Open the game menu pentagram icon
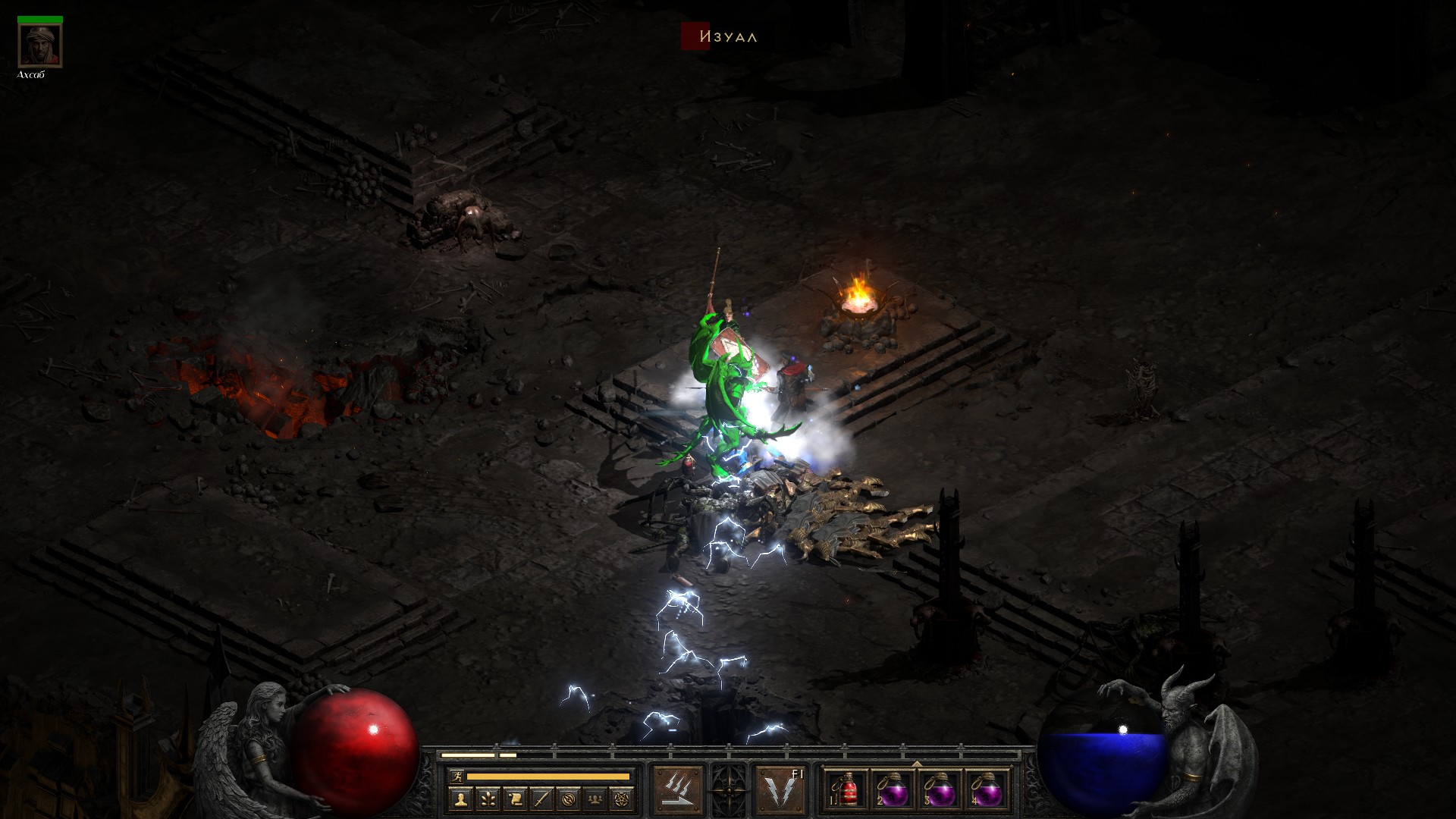This screenshot has height=819, width=1456. 623,798
